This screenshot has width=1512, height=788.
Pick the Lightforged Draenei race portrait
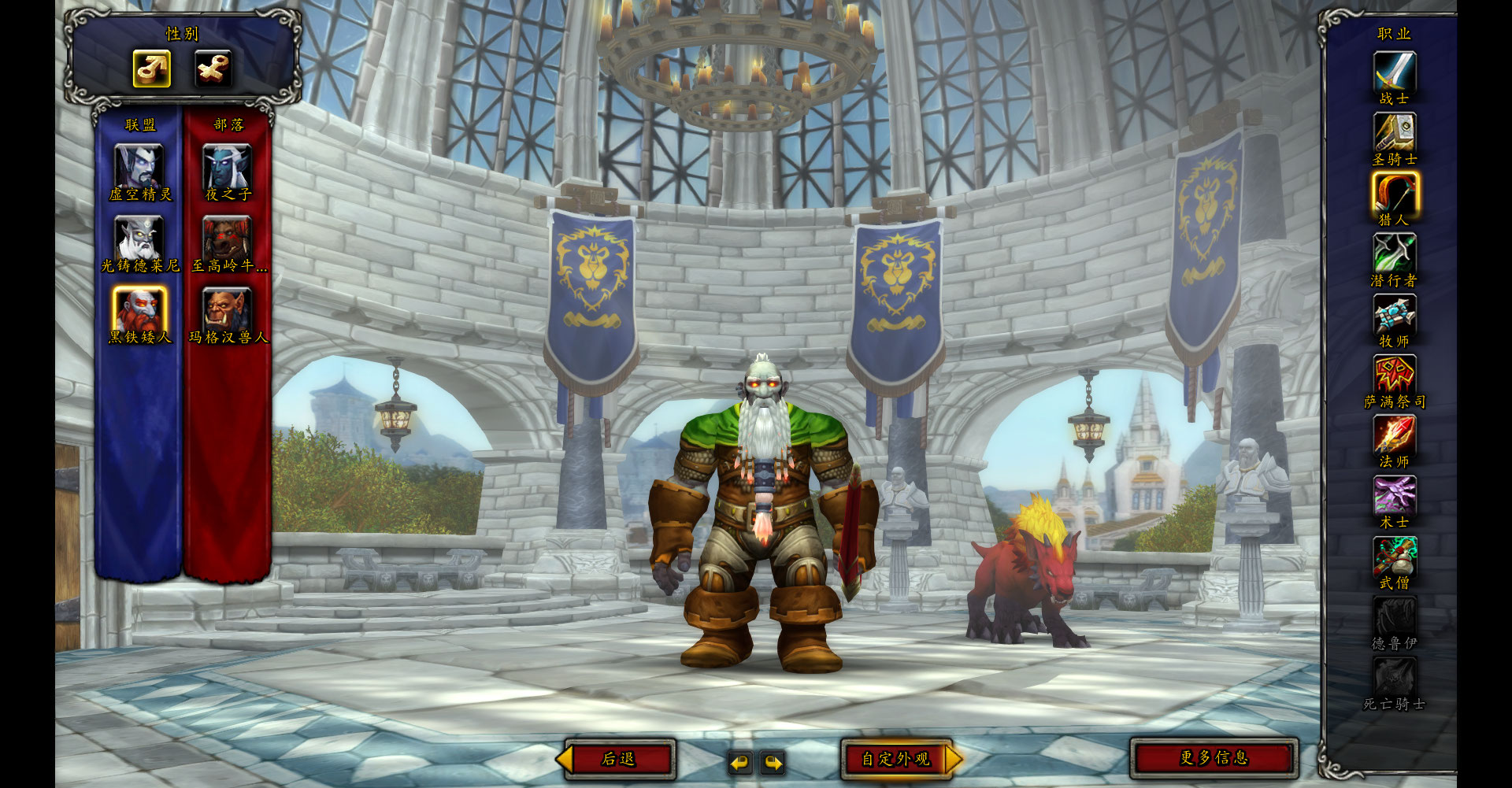139,237
